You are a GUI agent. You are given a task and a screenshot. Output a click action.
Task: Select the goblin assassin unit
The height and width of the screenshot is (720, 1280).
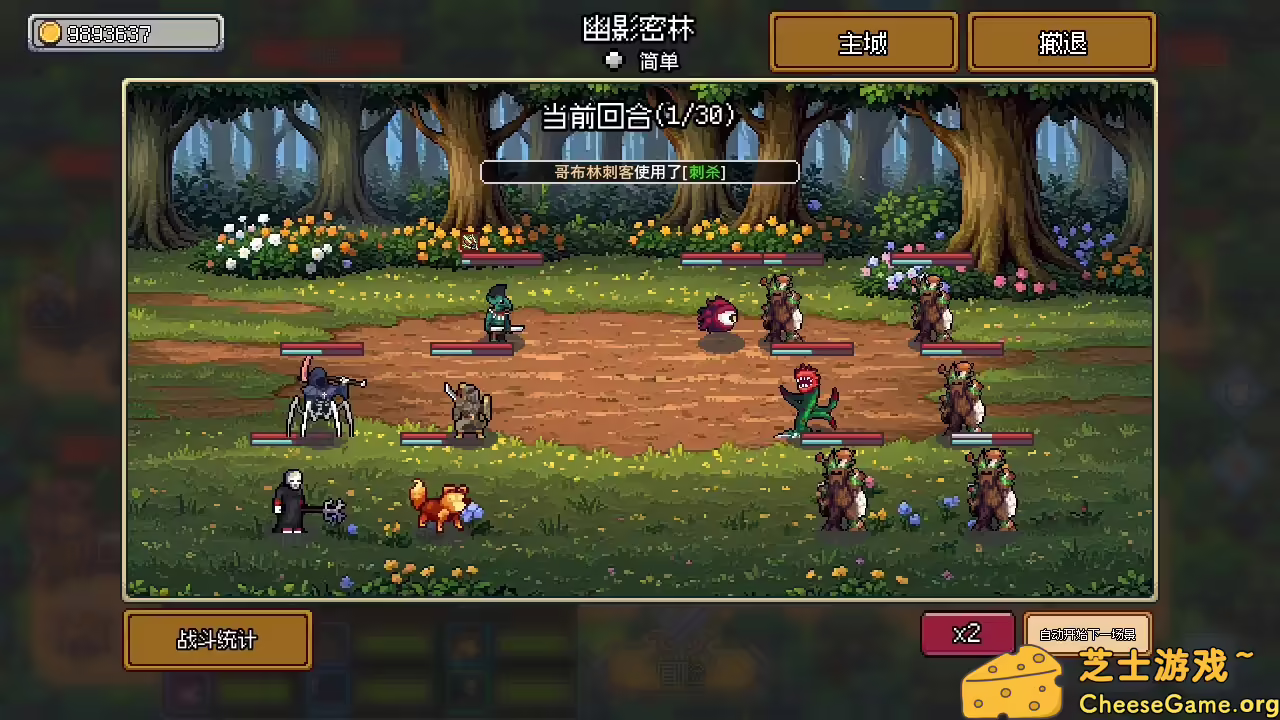click(497, 312)
